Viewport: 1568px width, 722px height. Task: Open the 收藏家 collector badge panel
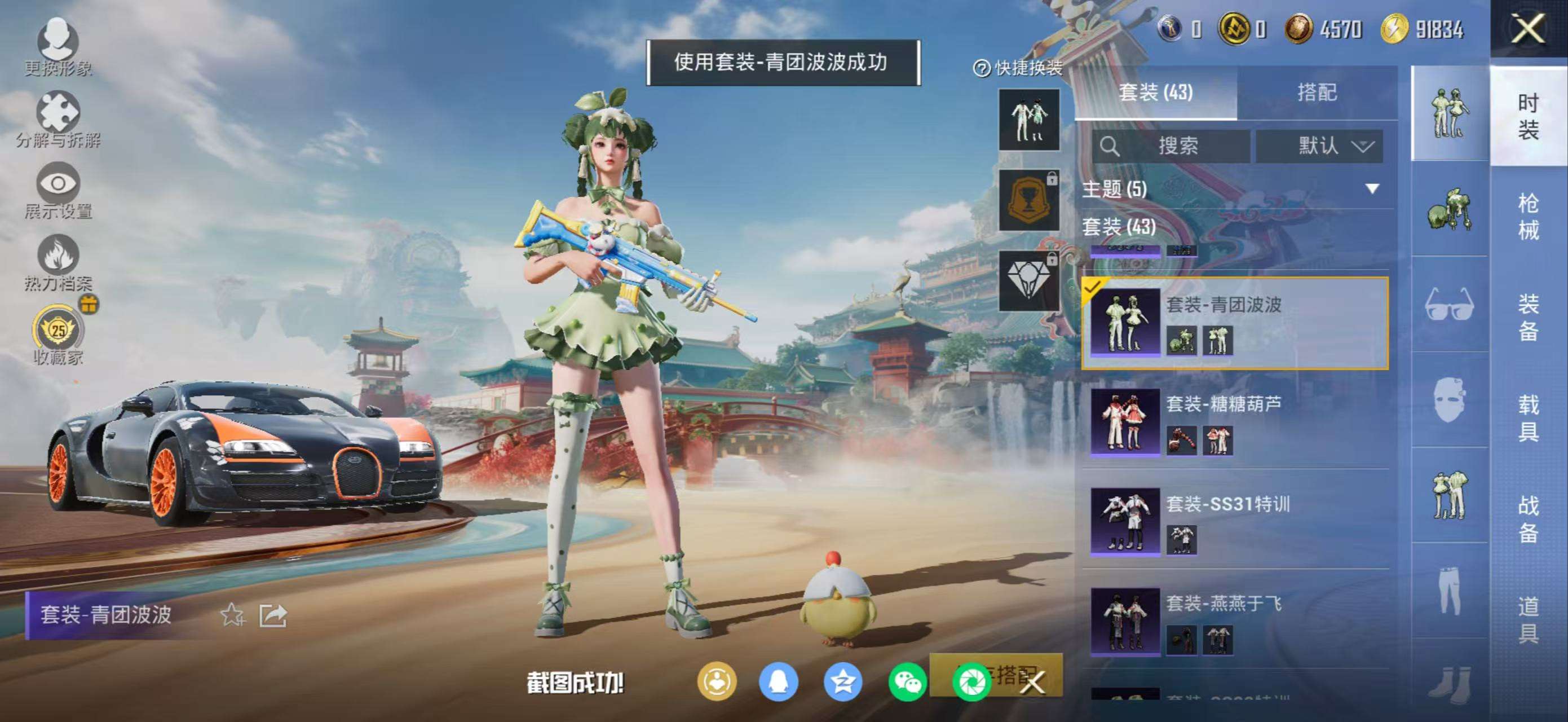58,332
